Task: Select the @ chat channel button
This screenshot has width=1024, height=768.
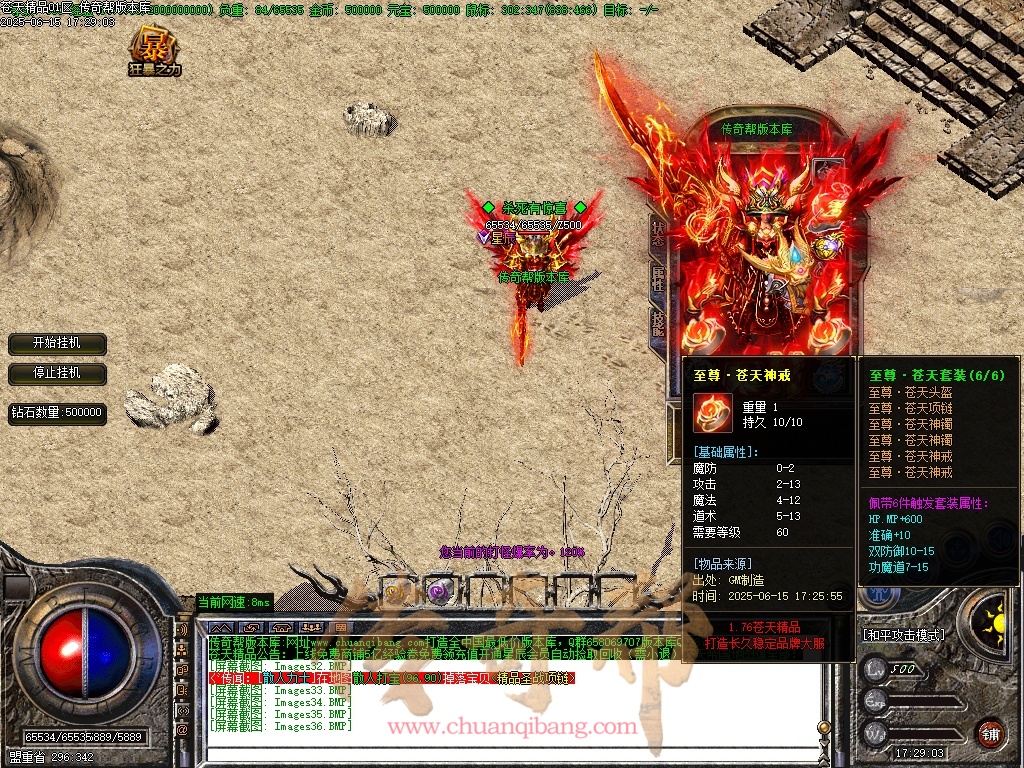Action: [182, 731]
